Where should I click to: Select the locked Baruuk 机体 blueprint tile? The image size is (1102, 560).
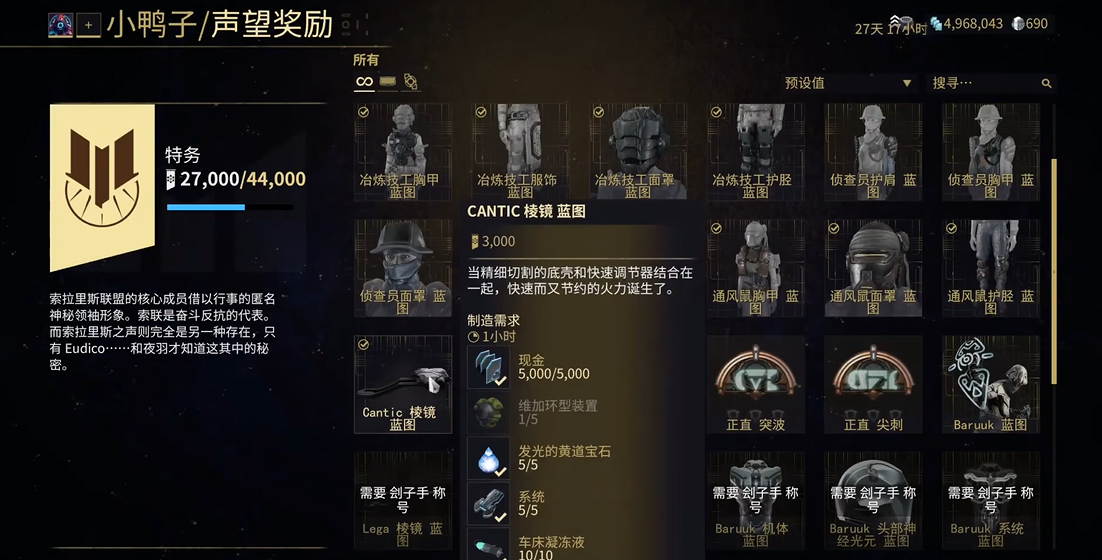755,500
